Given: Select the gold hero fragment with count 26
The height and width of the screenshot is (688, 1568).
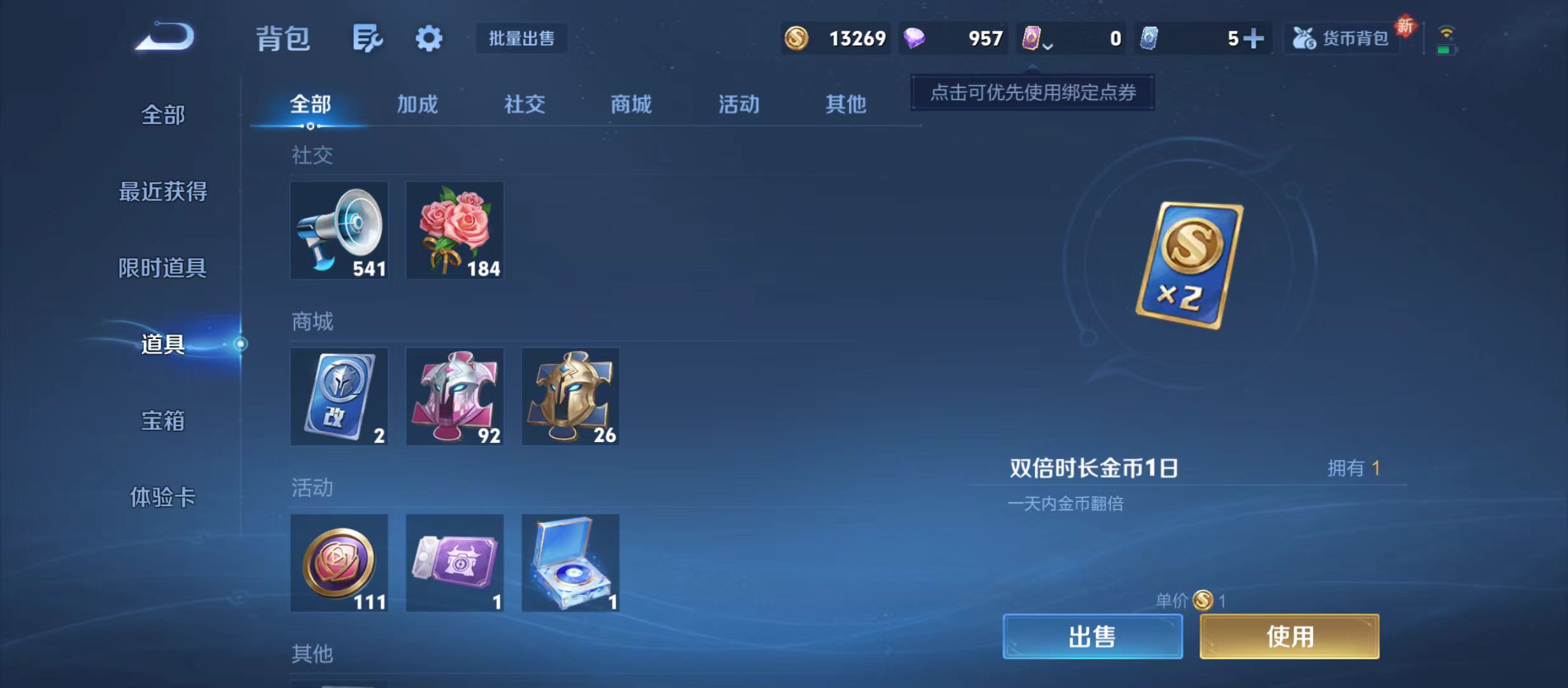Looking at the screenshot, I should click(570, 396).
